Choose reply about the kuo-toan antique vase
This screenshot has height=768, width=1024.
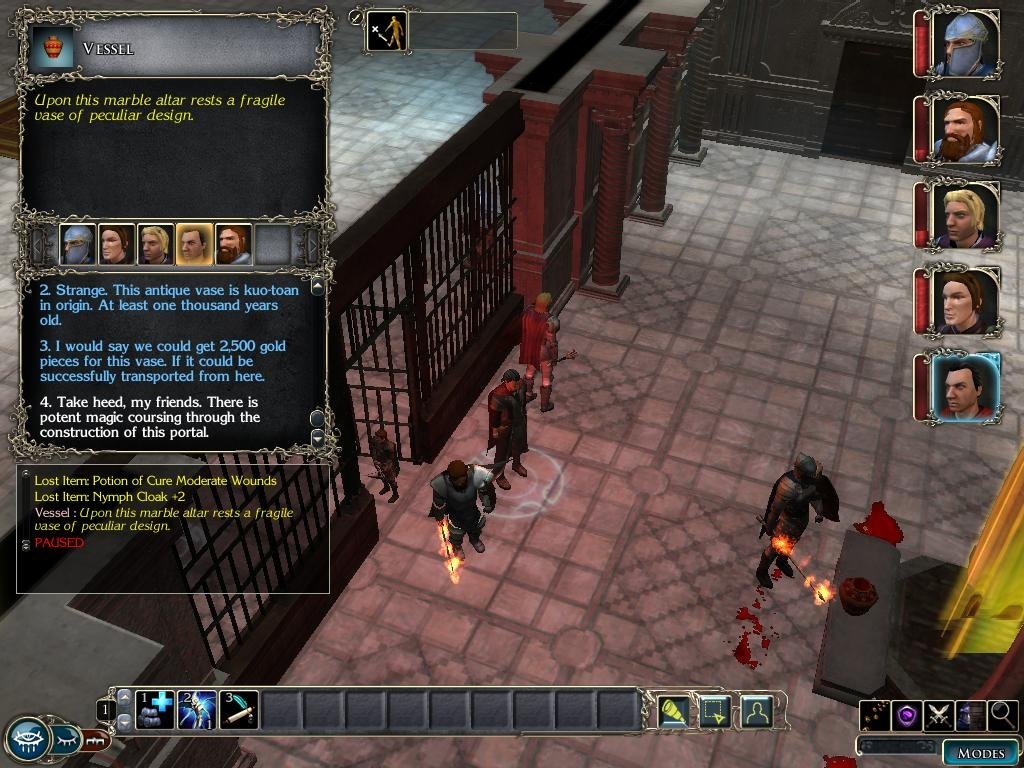[168, 305]
